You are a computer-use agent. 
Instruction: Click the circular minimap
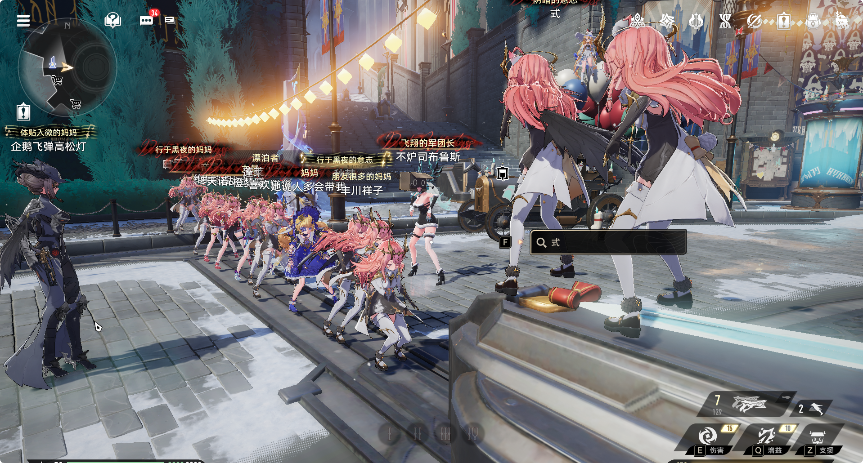67,67
